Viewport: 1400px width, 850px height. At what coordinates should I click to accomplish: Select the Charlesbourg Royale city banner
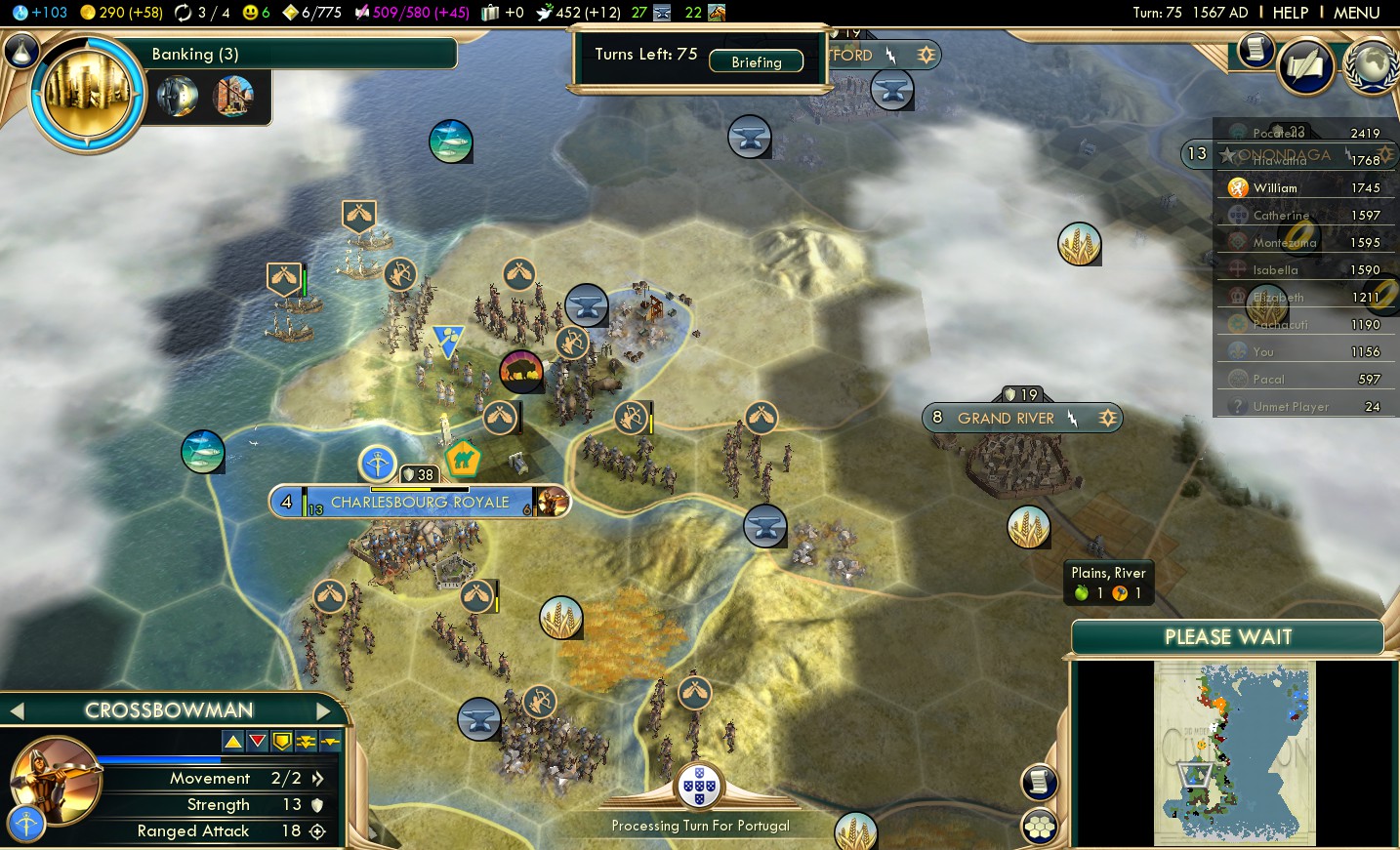tap(419, 502)
